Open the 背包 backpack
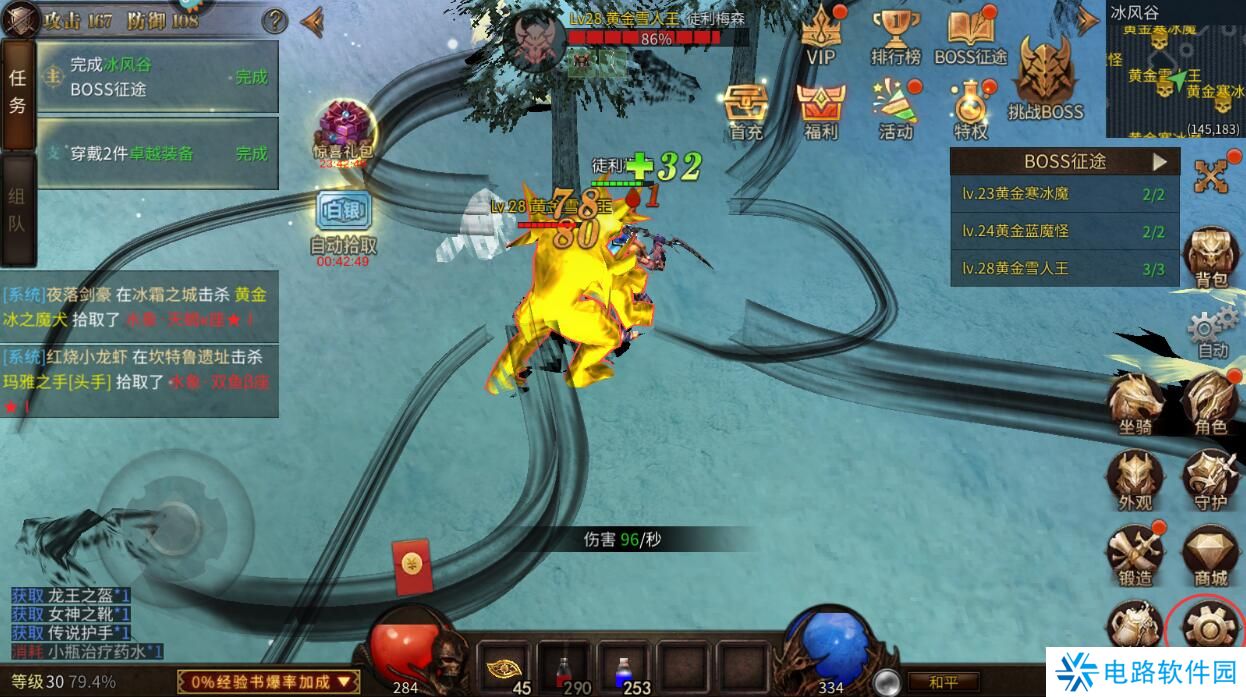Image resolution: width=1246 pixels, height=697 pixels. 1211,256
